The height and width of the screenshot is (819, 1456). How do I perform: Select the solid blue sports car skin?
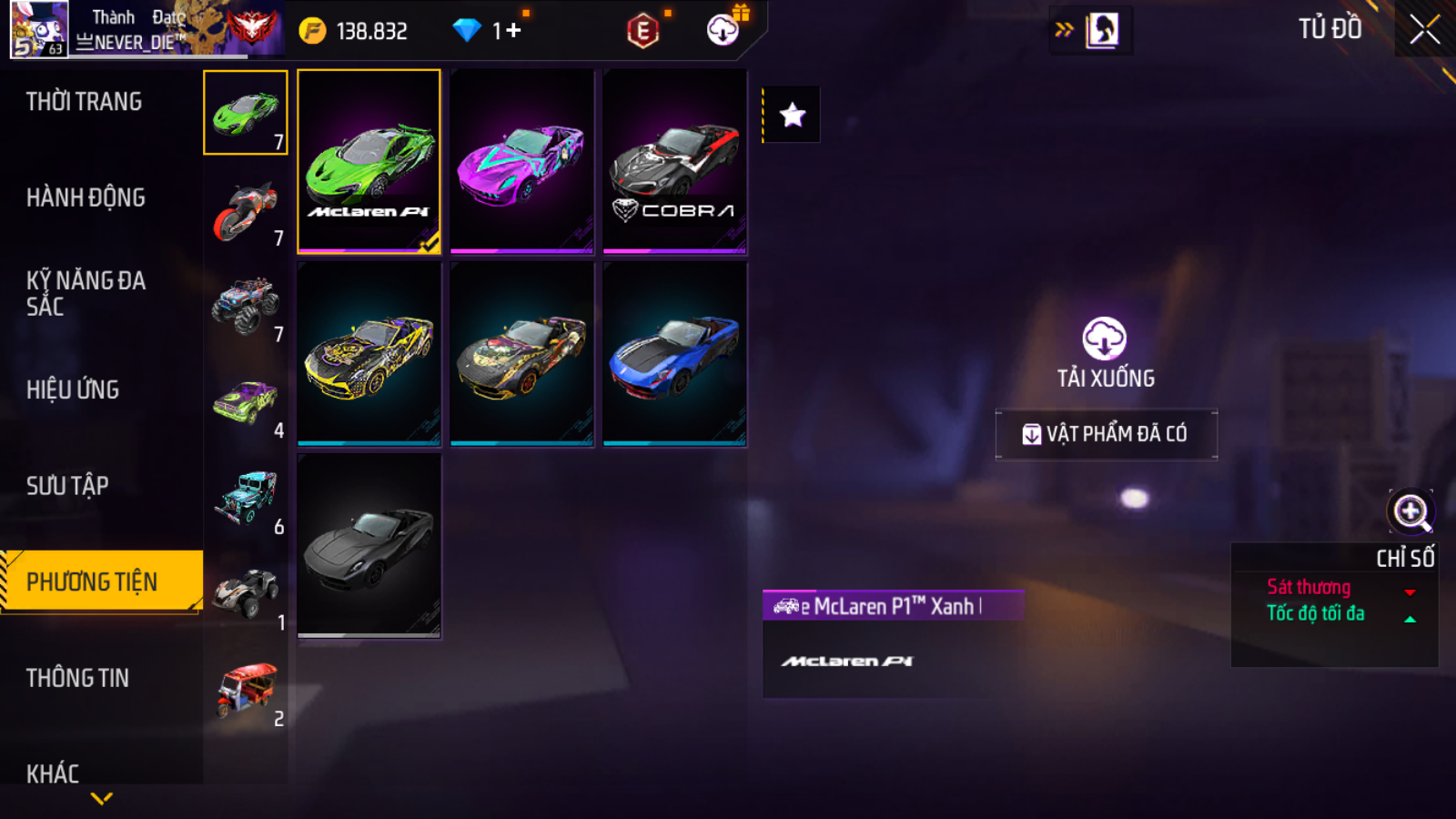point(674,354)
